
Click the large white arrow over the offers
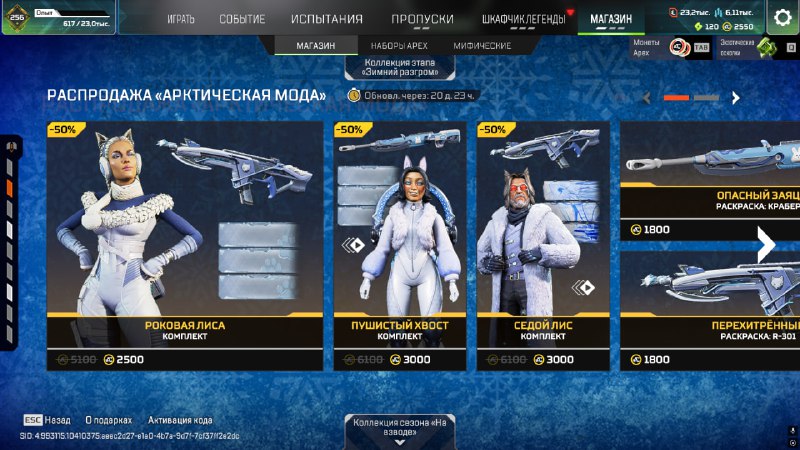click(766, 245)
